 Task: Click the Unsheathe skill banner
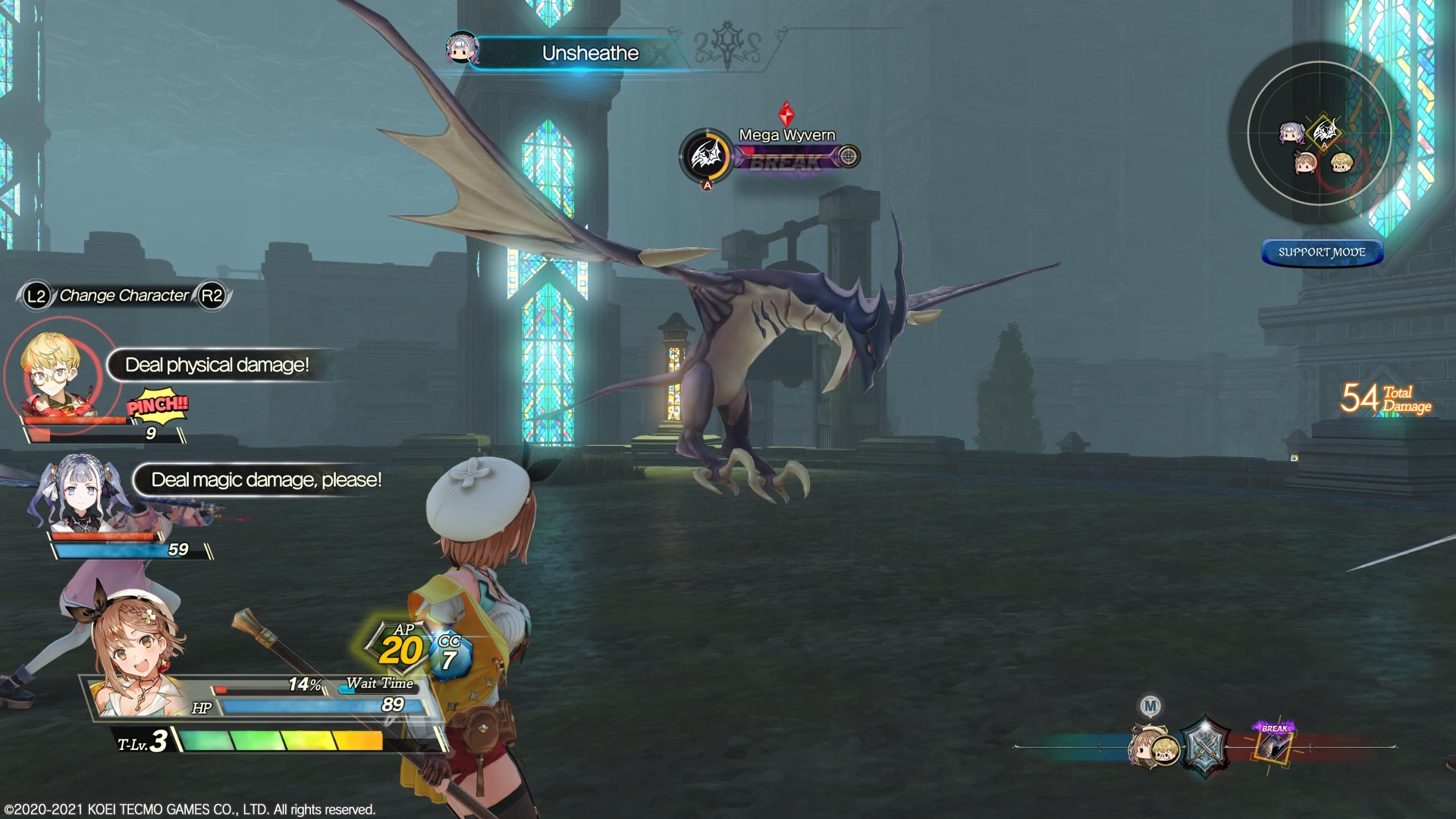pyautogui.click(x=590, y=53)
